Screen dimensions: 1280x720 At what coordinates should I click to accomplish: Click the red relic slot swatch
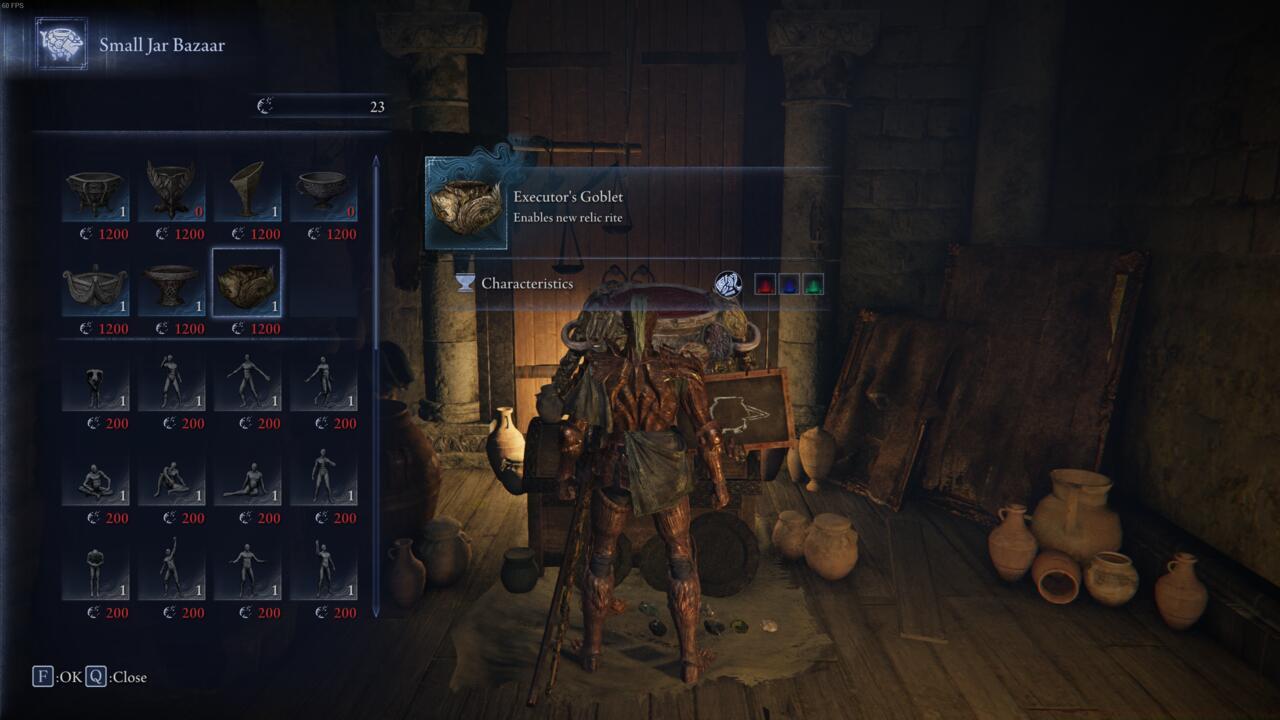(766, 283)
